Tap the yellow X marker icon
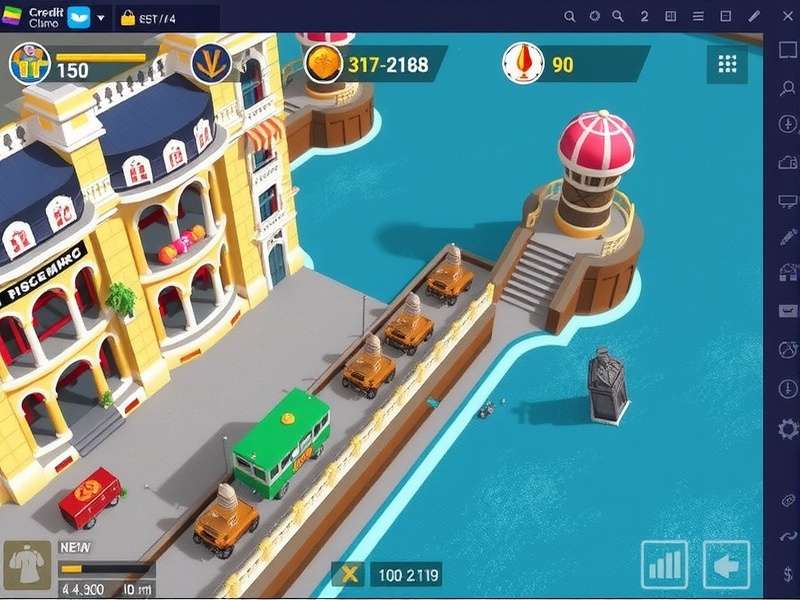 point(349,574)
